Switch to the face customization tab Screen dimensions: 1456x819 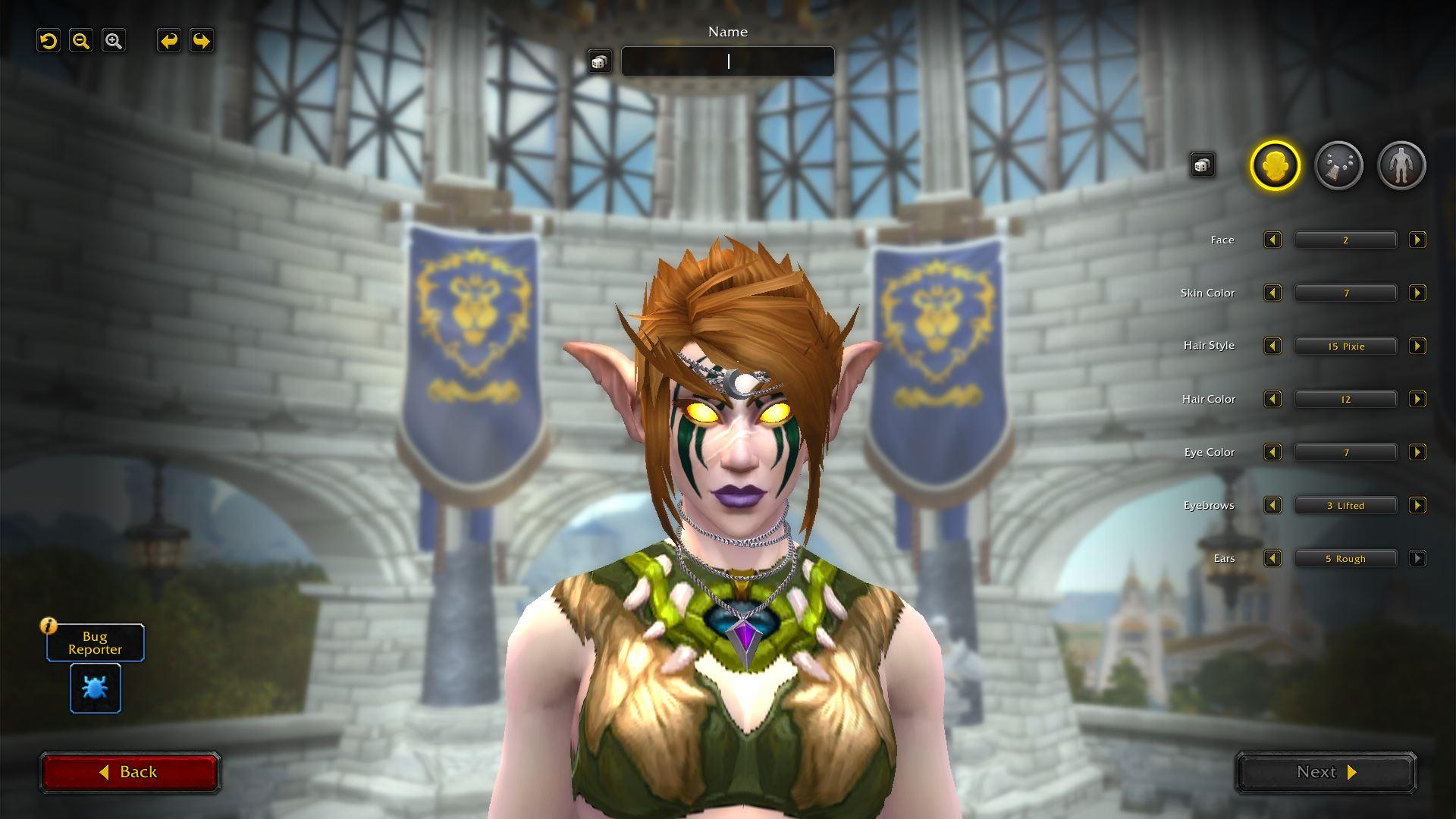[1275, 165]
